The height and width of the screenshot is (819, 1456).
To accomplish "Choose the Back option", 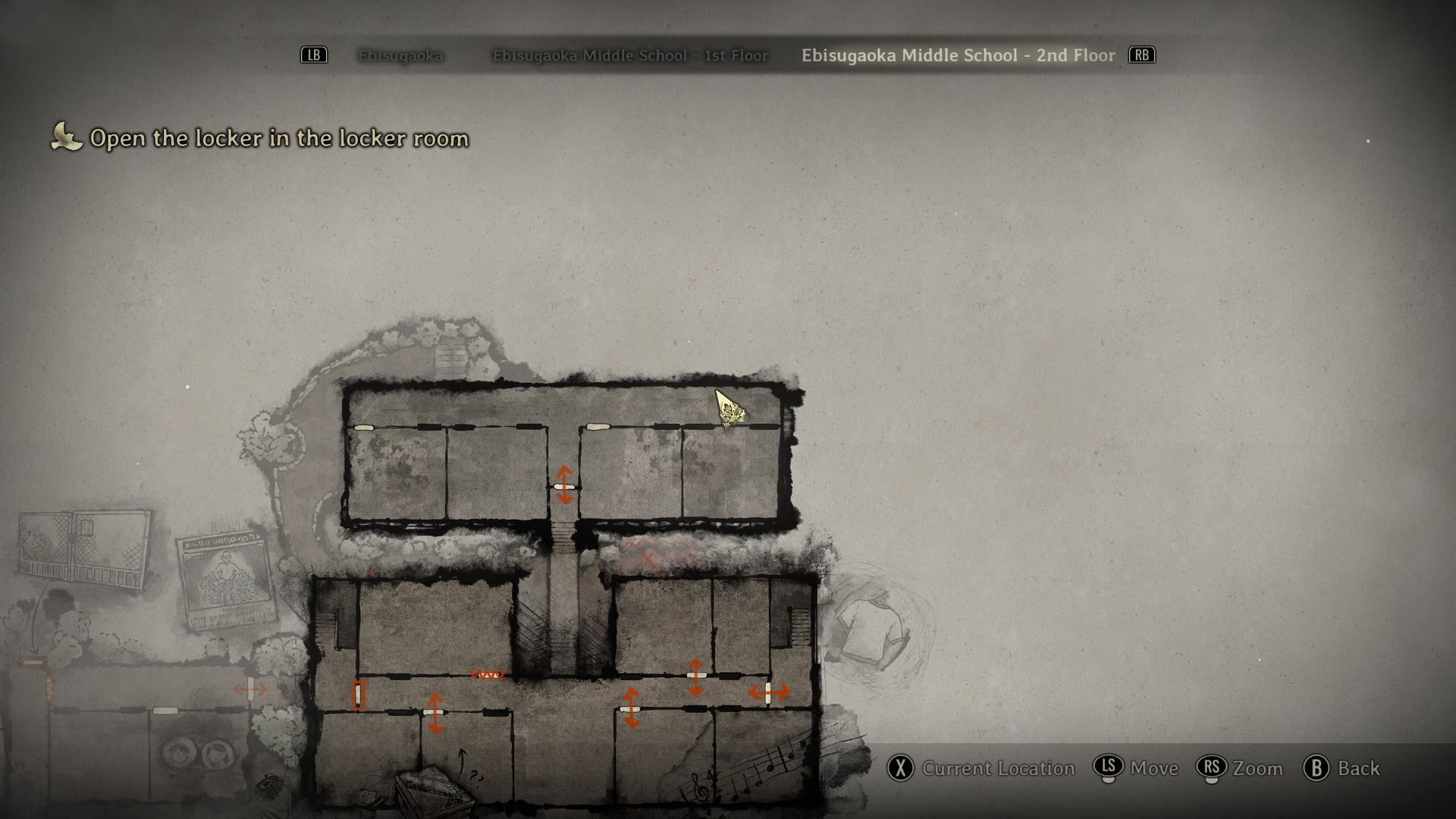I will (x=1342, y=768).
